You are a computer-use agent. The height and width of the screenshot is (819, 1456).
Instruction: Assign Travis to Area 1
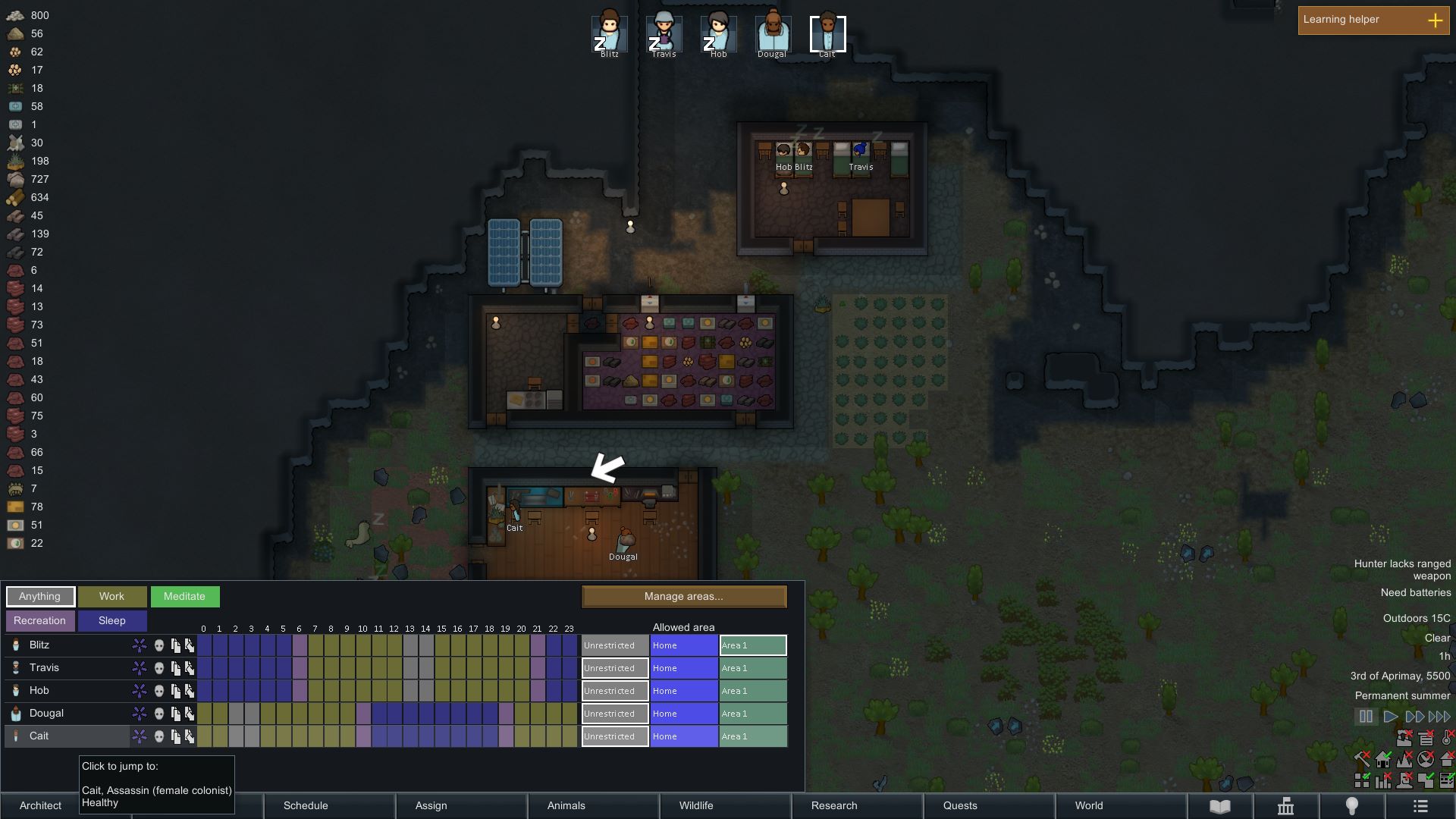pos(752,668)
